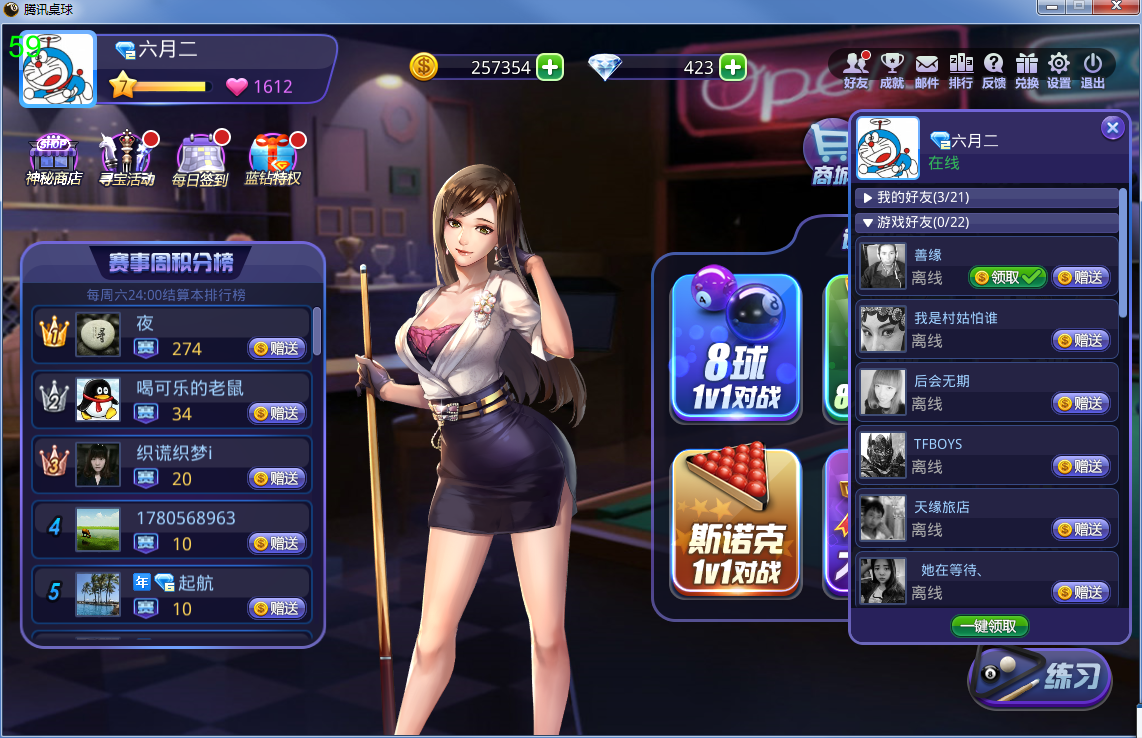Add more gold coins with plus button
This screenshot has width=1142, height=738.
click(550, 67)
